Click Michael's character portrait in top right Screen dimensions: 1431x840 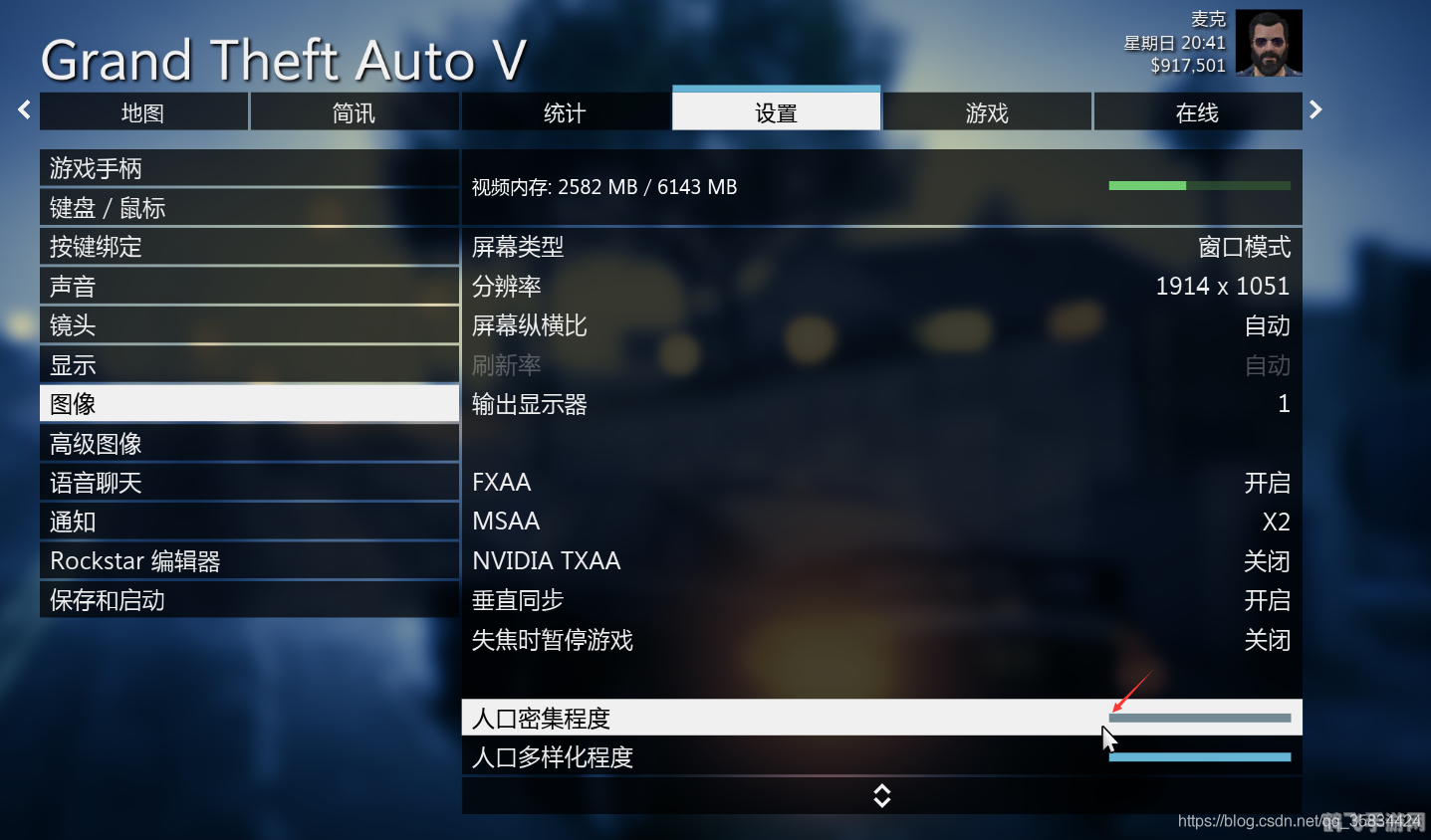1268,42
